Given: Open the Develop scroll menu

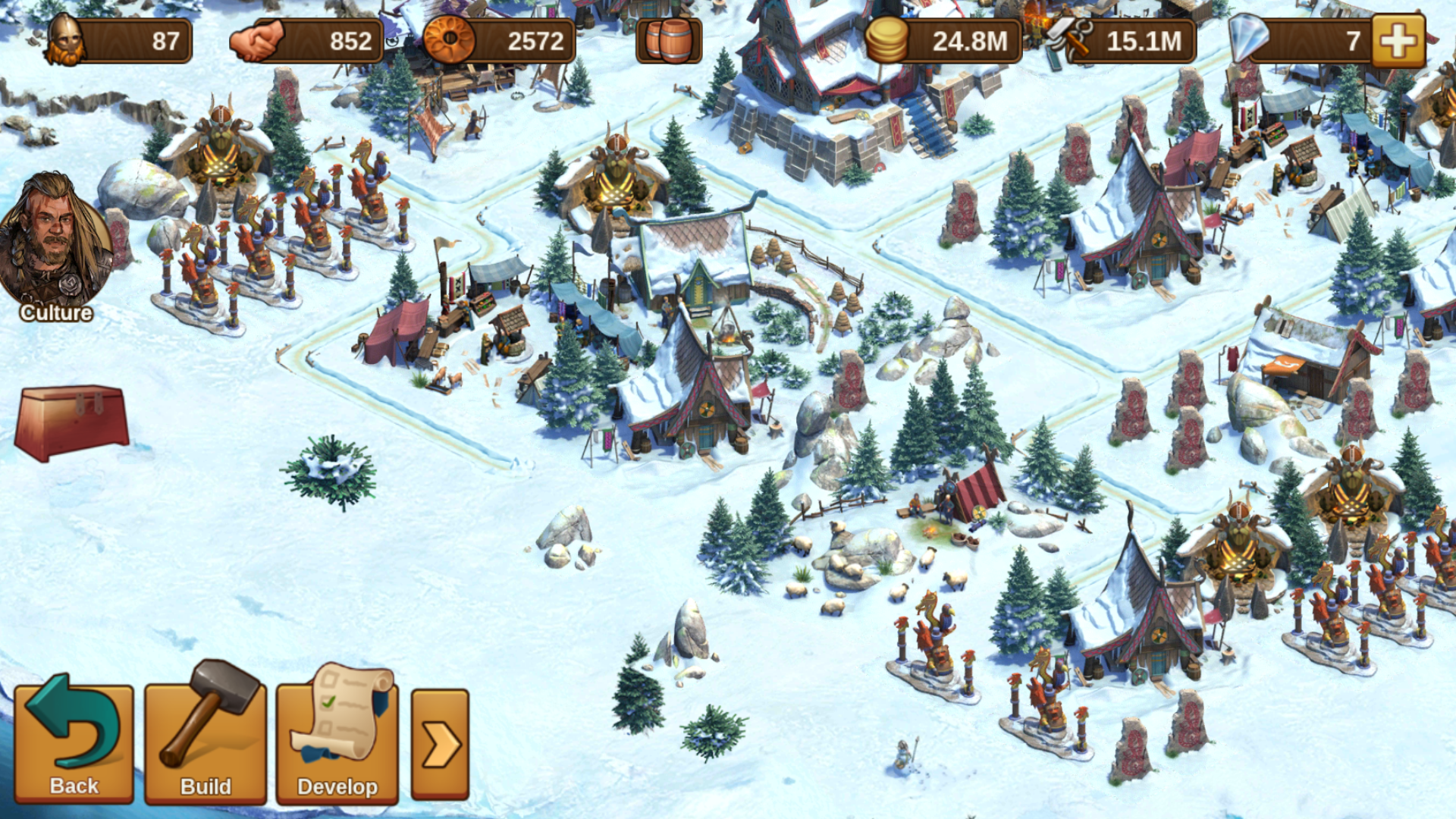Looking at the screenshot, I should (x=337, y=742).
